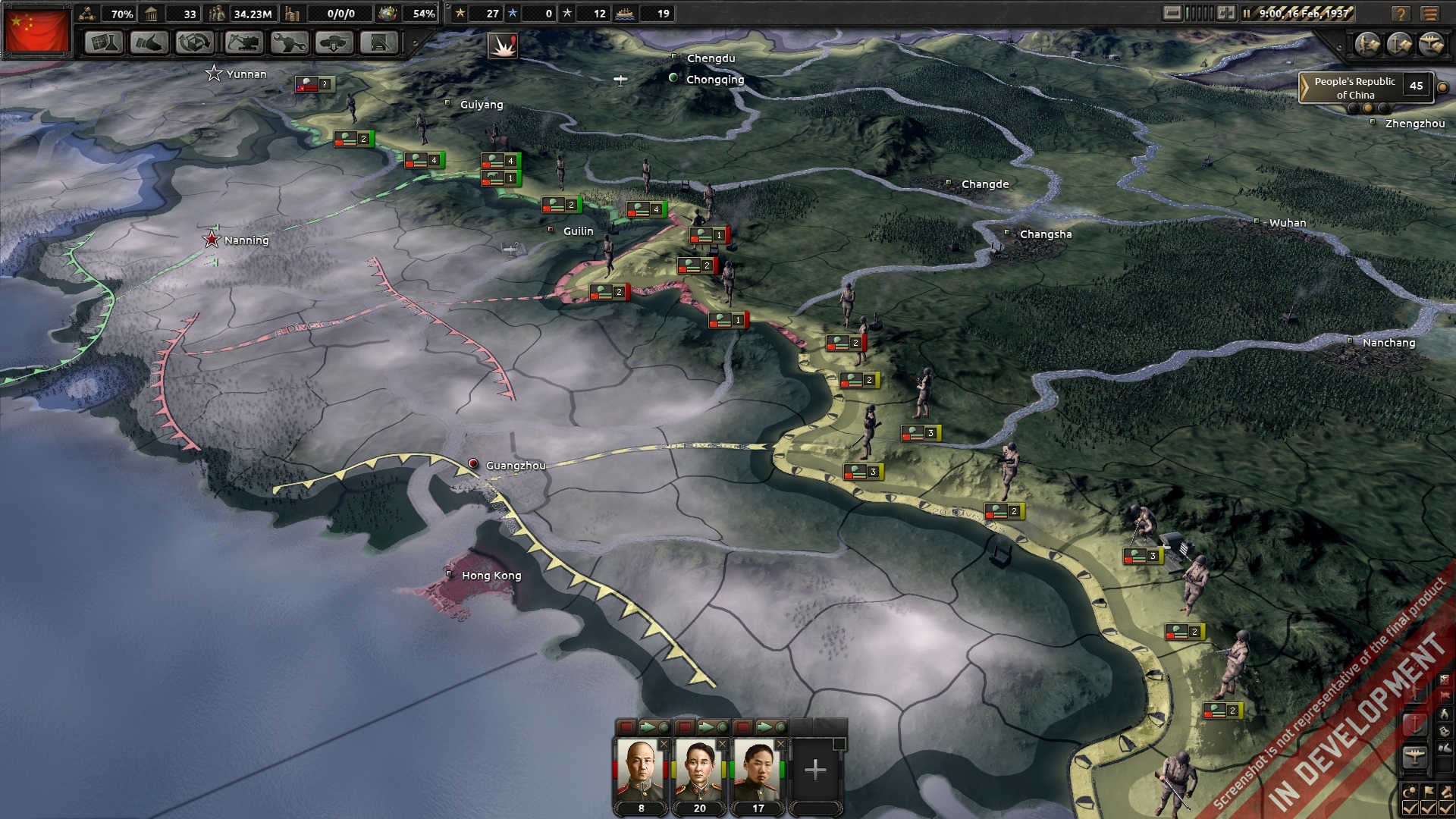This screenshot has height=819, width=1456.
Task: Increase game speed with plus button
Action: (1226, 13)
